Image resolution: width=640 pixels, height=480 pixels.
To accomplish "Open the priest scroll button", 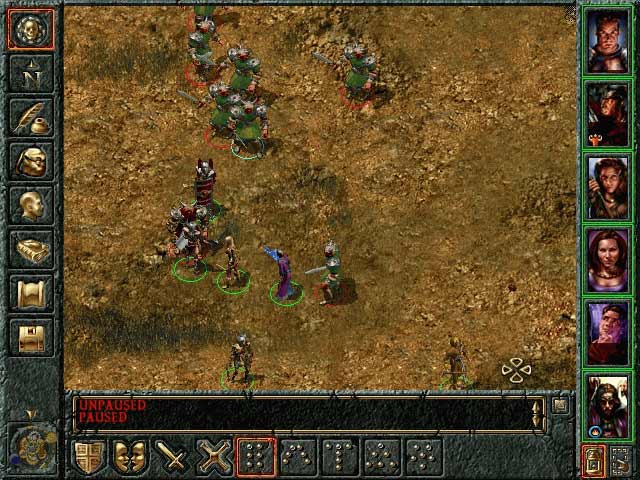I will (x=30, y=293).
